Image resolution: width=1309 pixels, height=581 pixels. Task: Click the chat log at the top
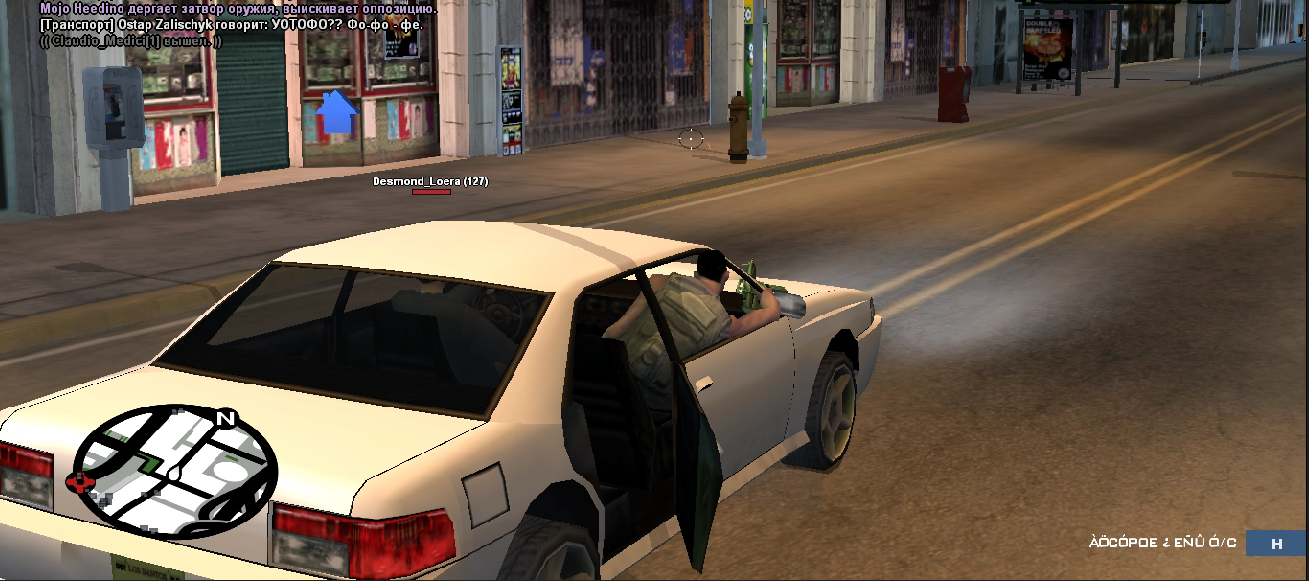tap(231, 24)
